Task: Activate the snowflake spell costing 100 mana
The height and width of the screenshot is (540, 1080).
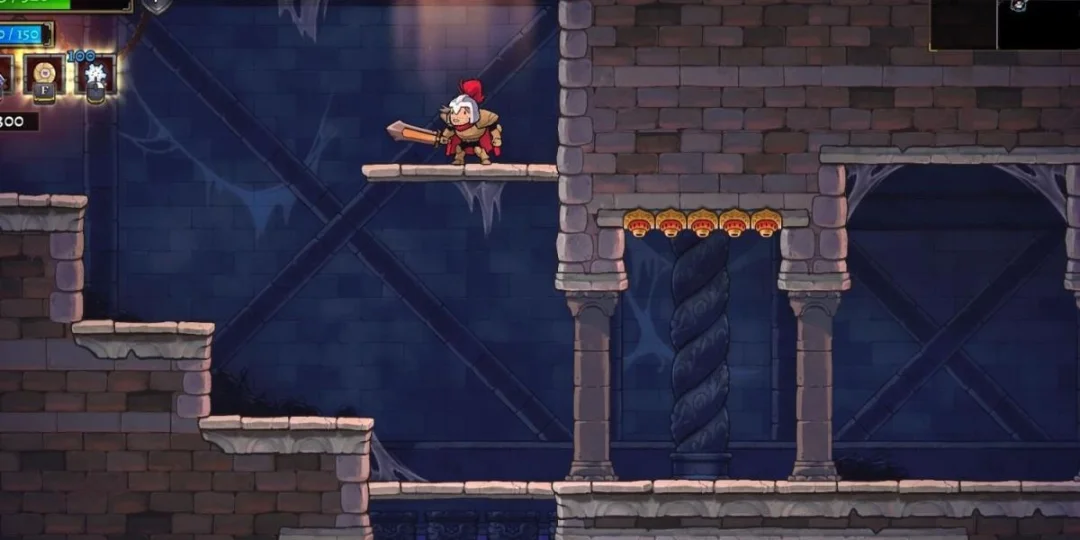Action: pos(96,76)
